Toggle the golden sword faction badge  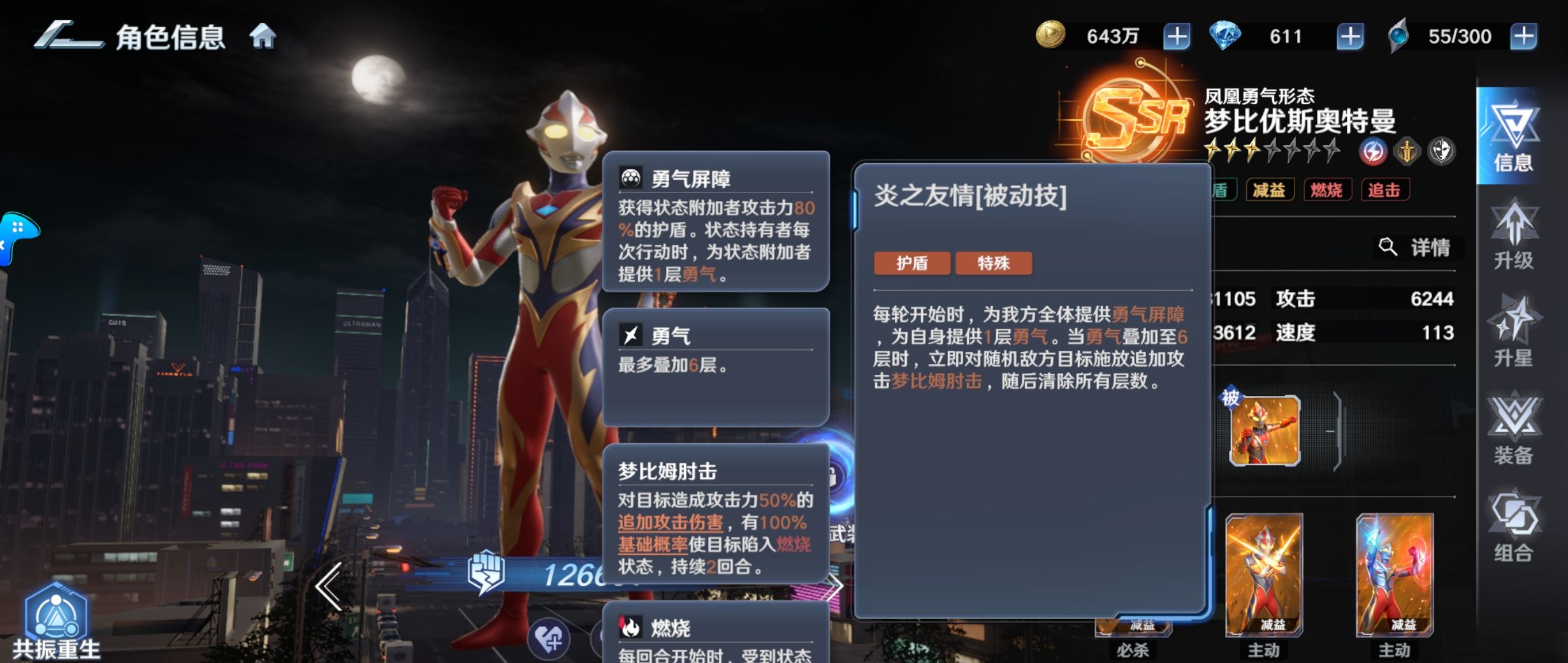[x=1407, y=152]
